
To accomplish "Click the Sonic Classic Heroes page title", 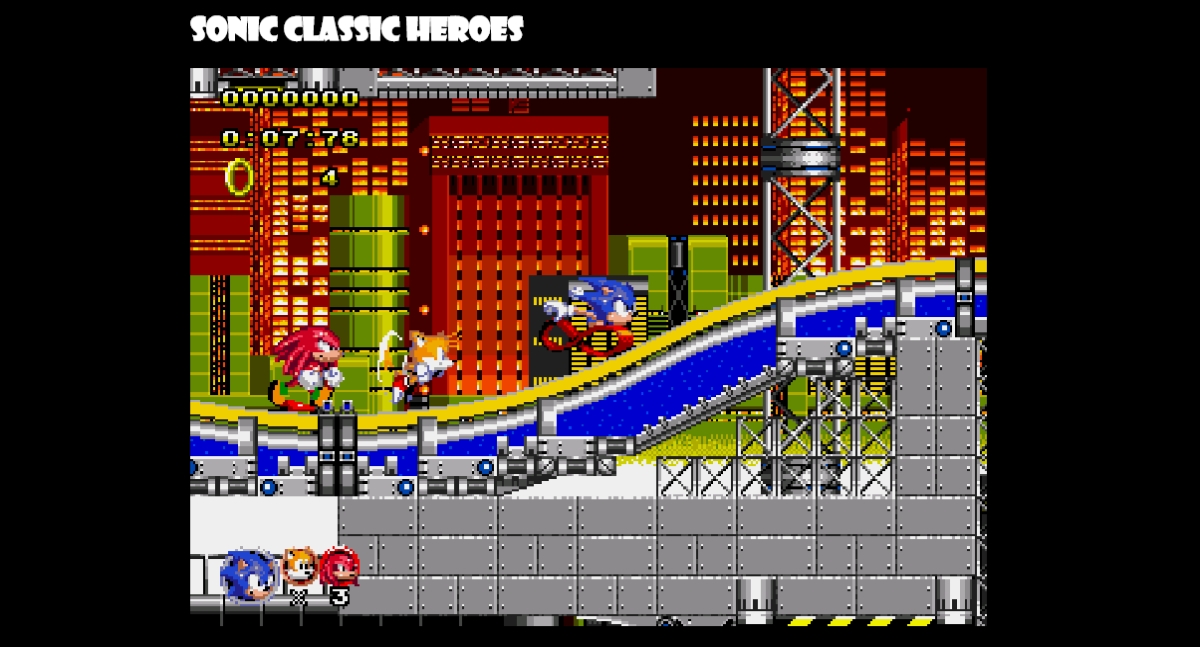I will coord(357,30).
